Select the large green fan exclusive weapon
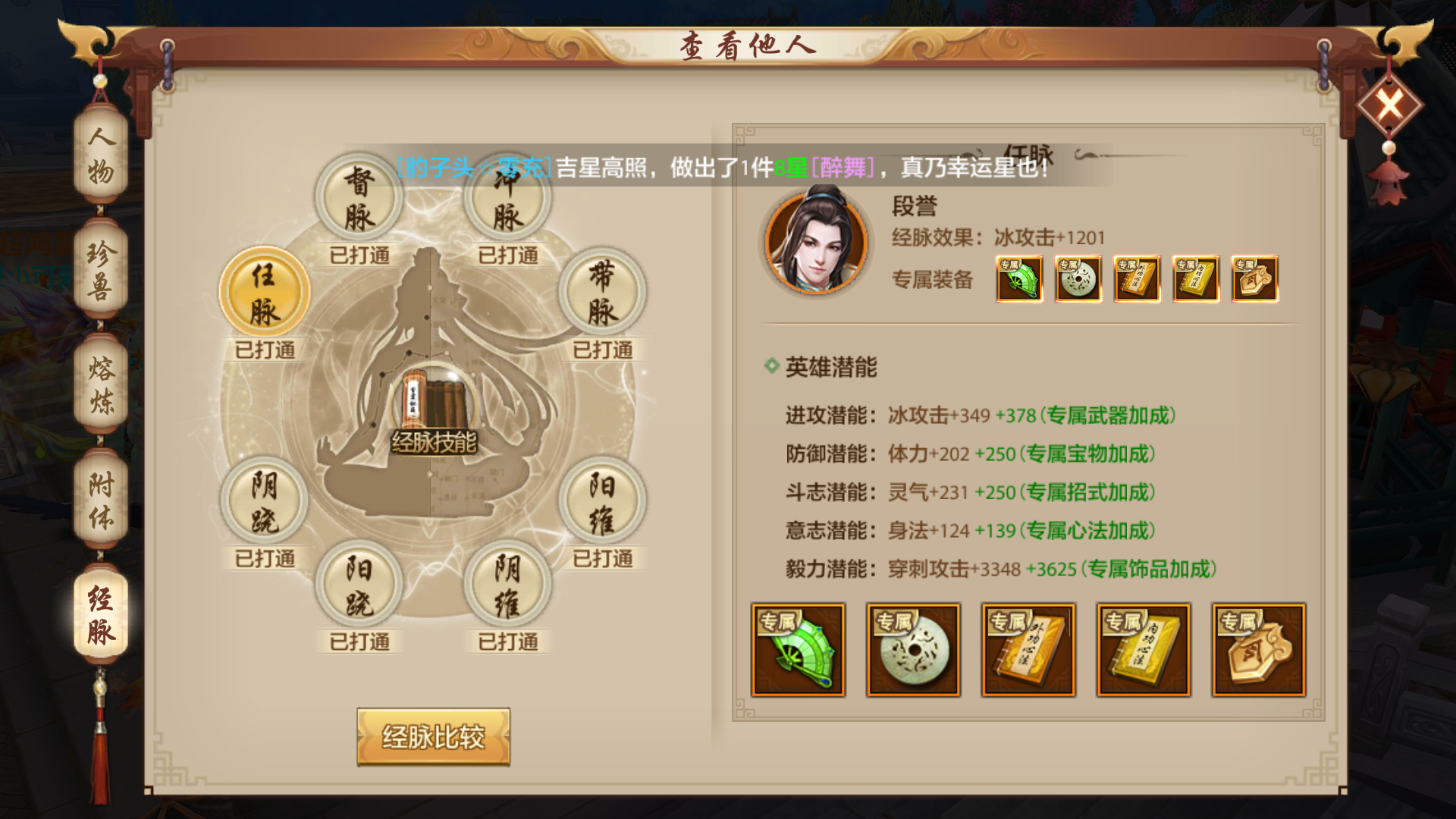 click(x=798, y=650)
